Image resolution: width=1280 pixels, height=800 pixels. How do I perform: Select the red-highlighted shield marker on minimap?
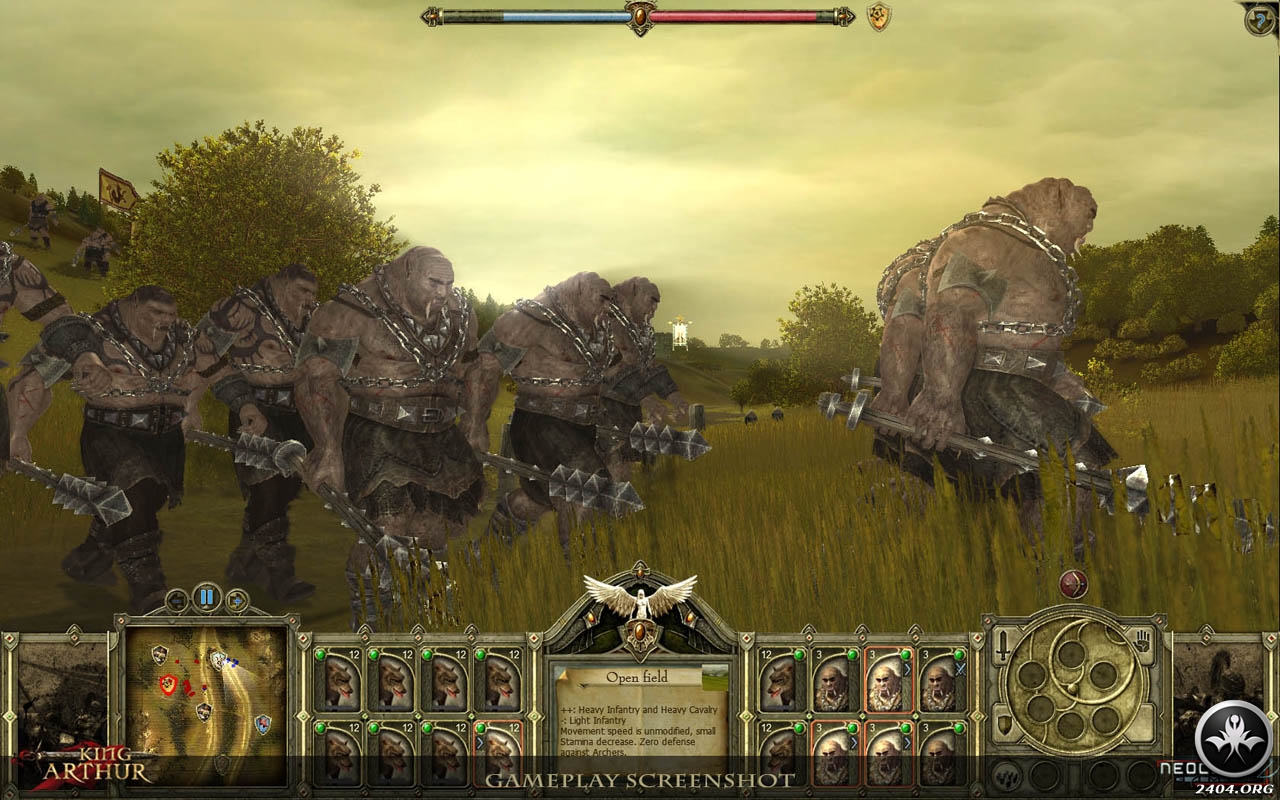168,684
